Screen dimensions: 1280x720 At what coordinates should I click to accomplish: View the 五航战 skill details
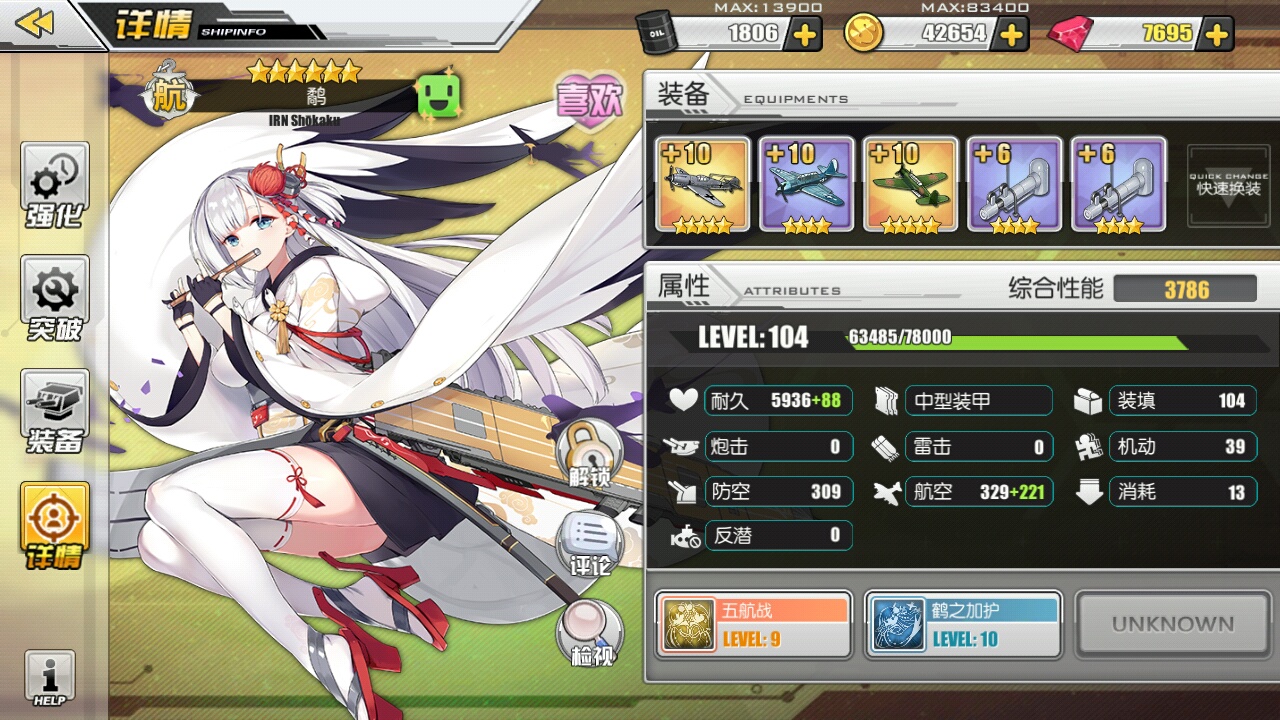(754, 625)
